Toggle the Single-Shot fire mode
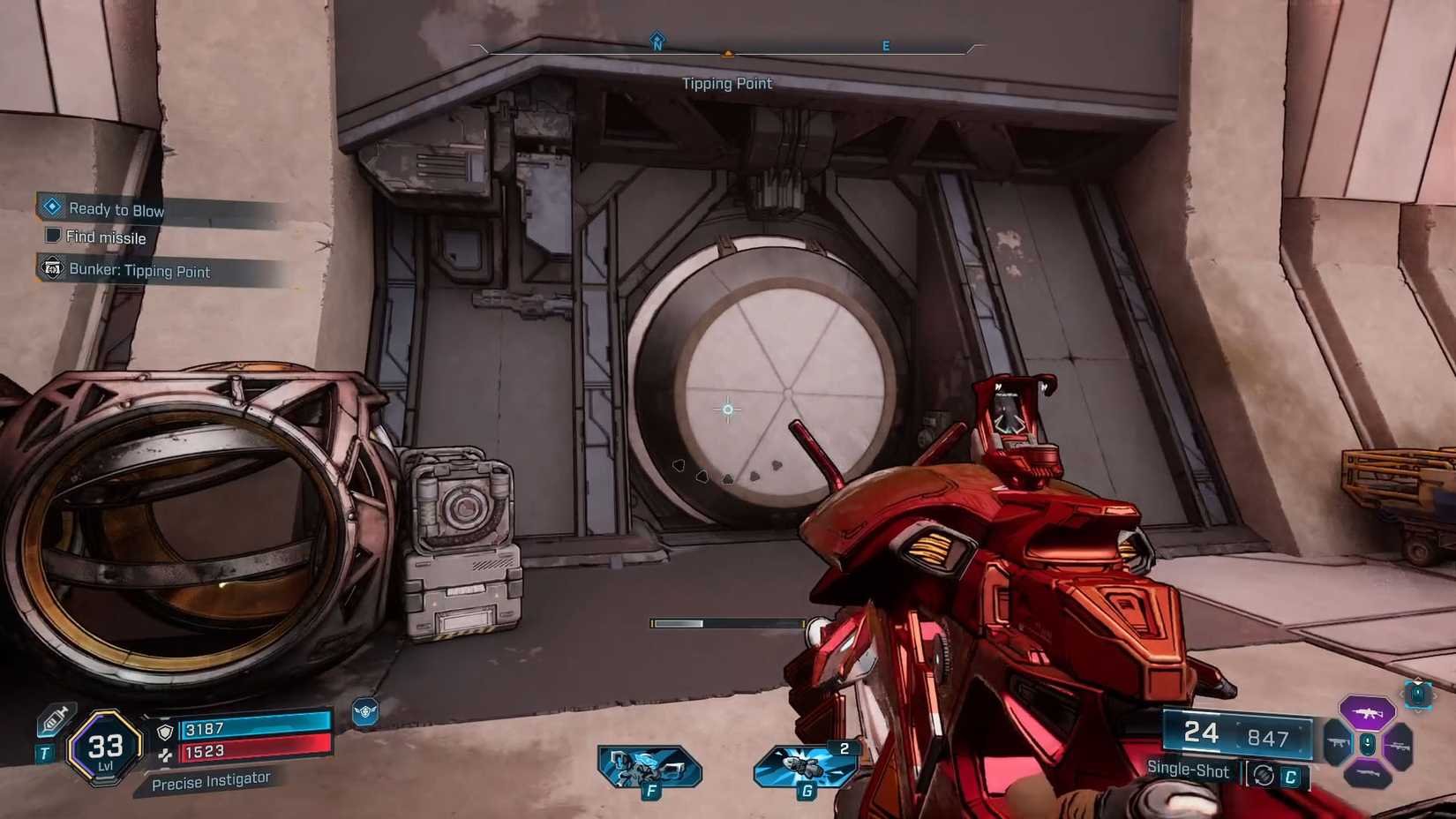Screen dimensions: 1456x819 1187,770
